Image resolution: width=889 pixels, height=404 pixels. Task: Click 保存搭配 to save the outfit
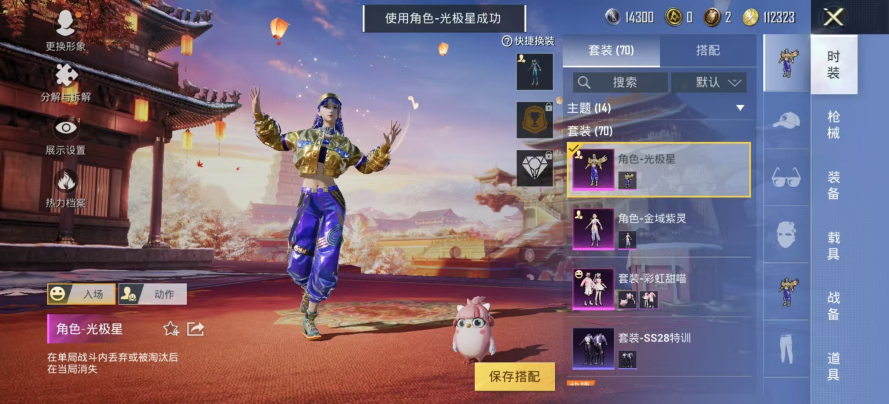(514, 376)
